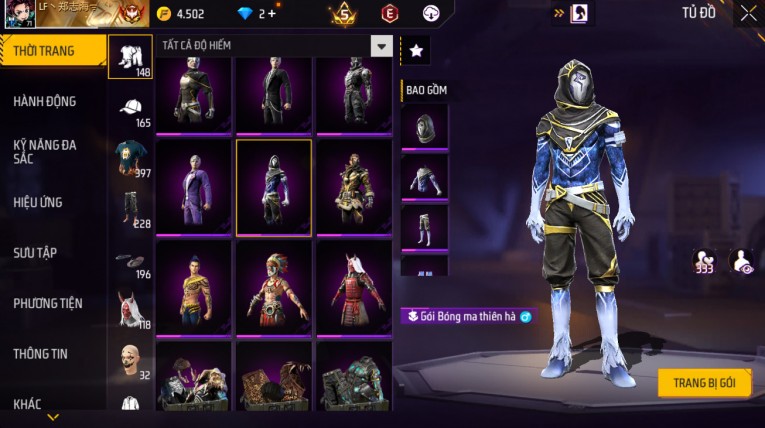Equip the bundle with Trang Bị Gói
765x428 pixels.
[704, 383]
